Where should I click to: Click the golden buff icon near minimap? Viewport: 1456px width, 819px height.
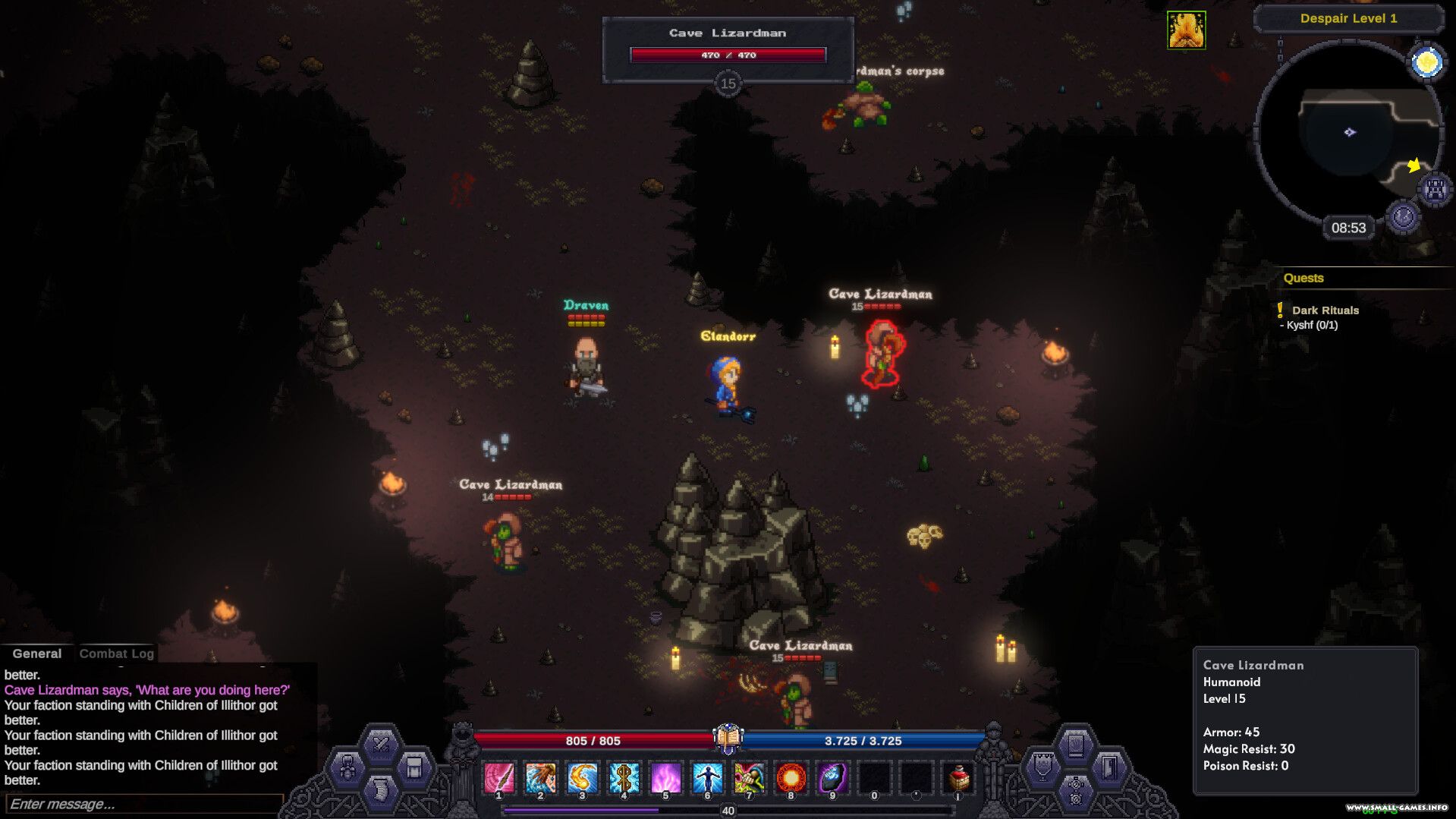point(1186,30)
